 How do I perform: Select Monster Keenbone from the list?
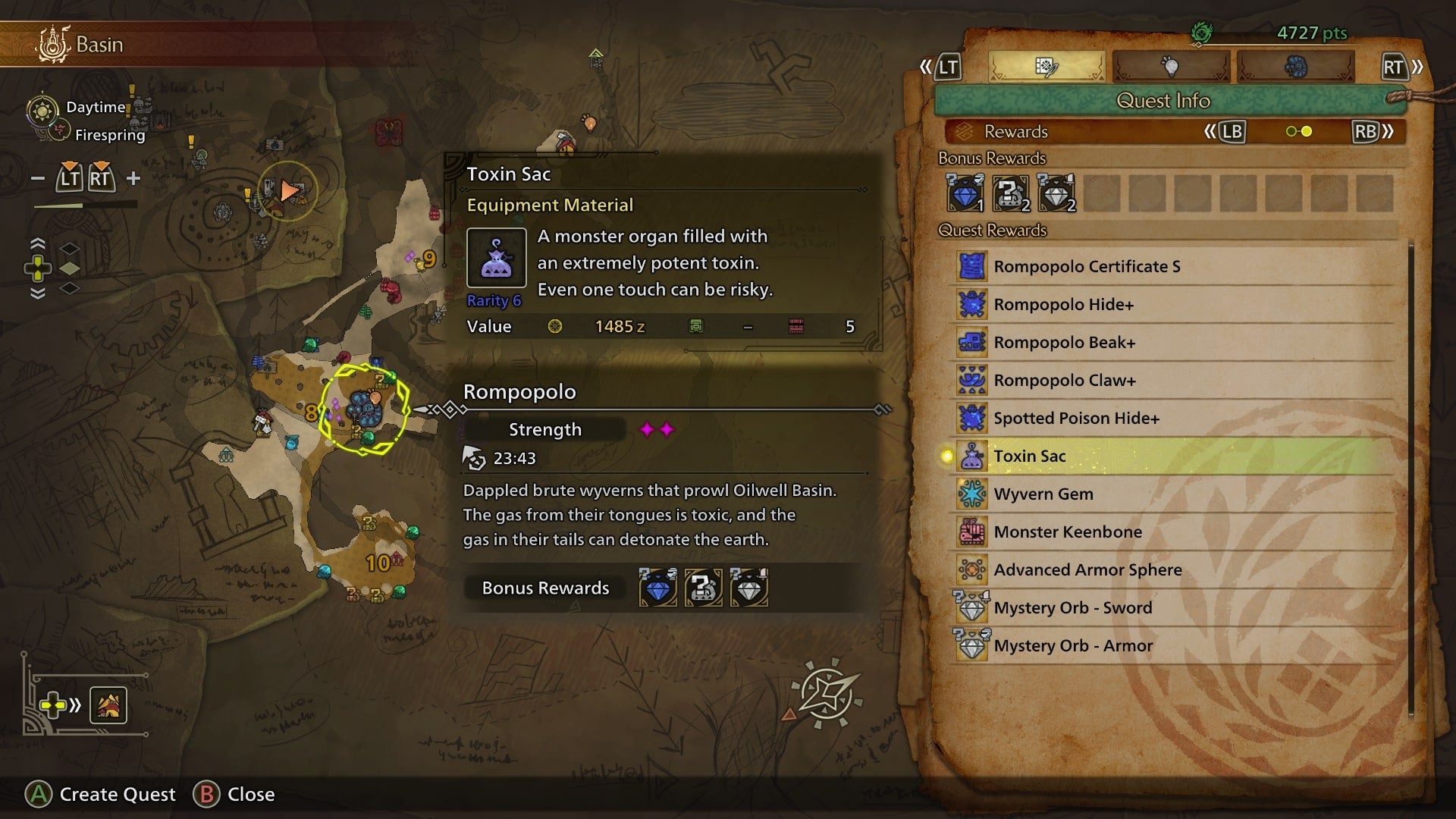click(1067, 532)
